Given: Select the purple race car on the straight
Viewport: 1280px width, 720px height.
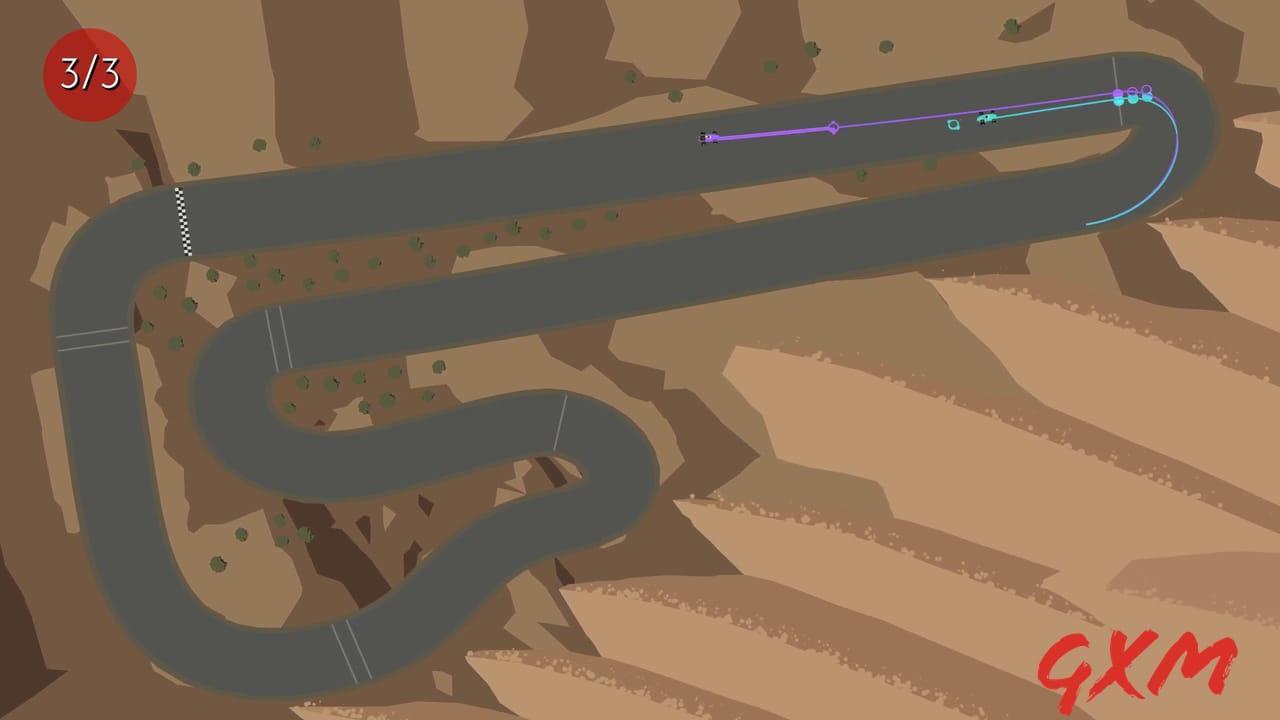Looking at the screenshot, I should tap(708, 137).
